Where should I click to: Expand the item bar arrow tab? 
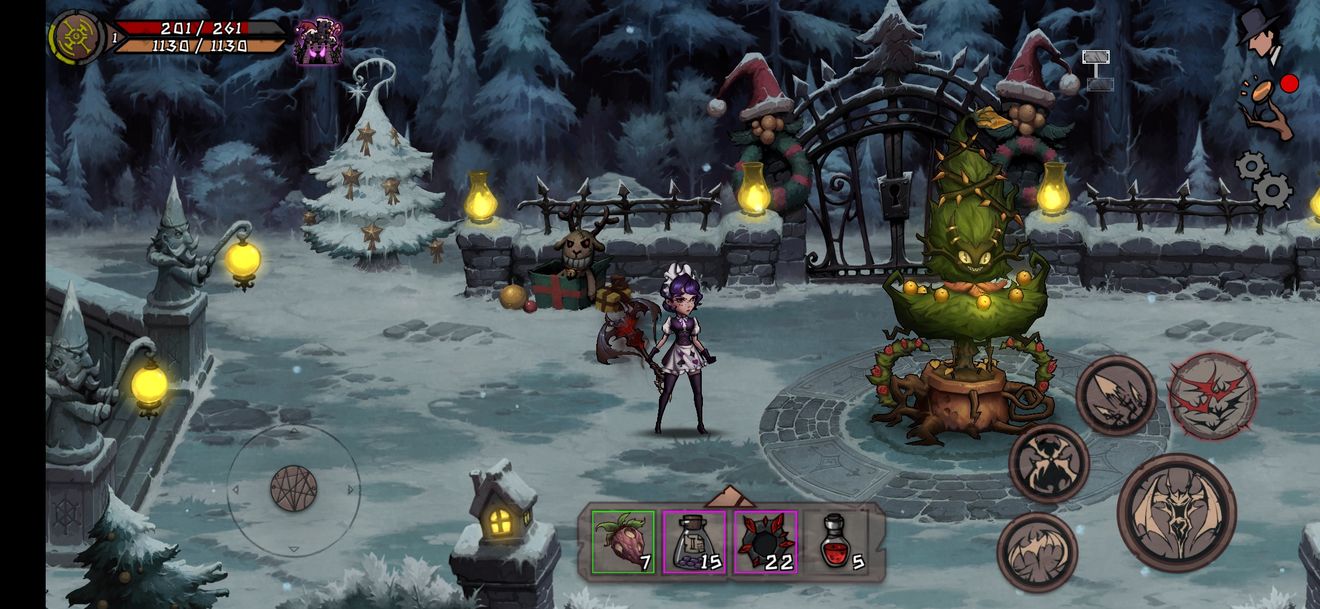(731, 495)
